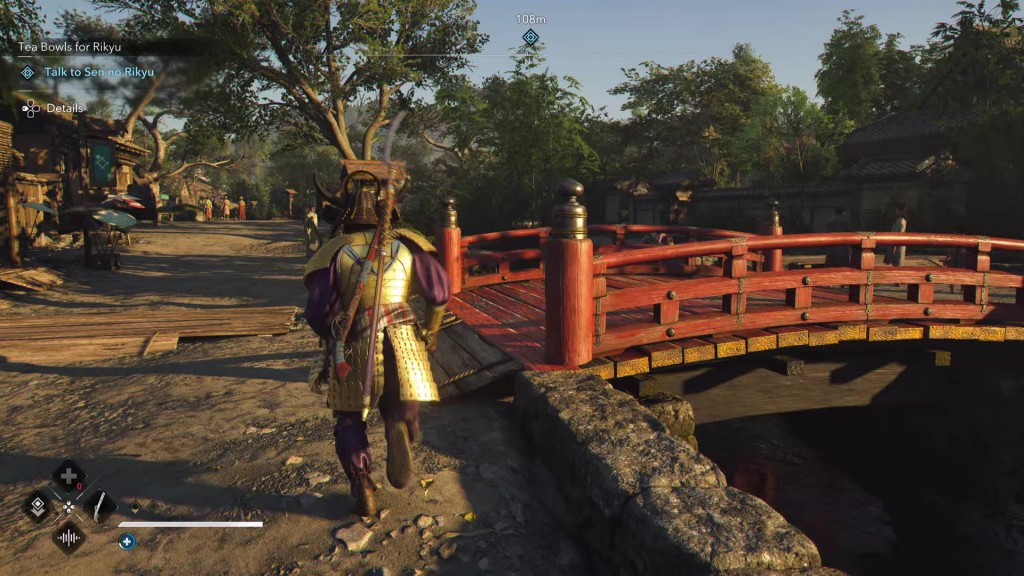Choose the stacked diamond arrow slot
The image size is (1024, 576).
38,506
